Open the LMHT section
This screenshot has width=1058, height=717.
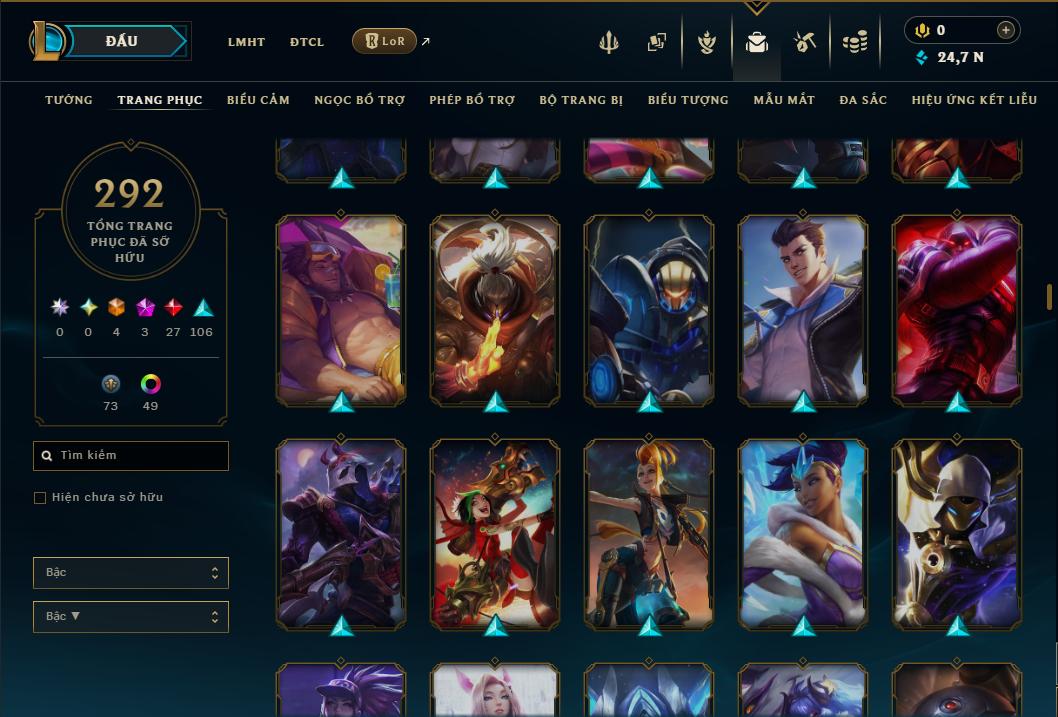coord(246,42)
